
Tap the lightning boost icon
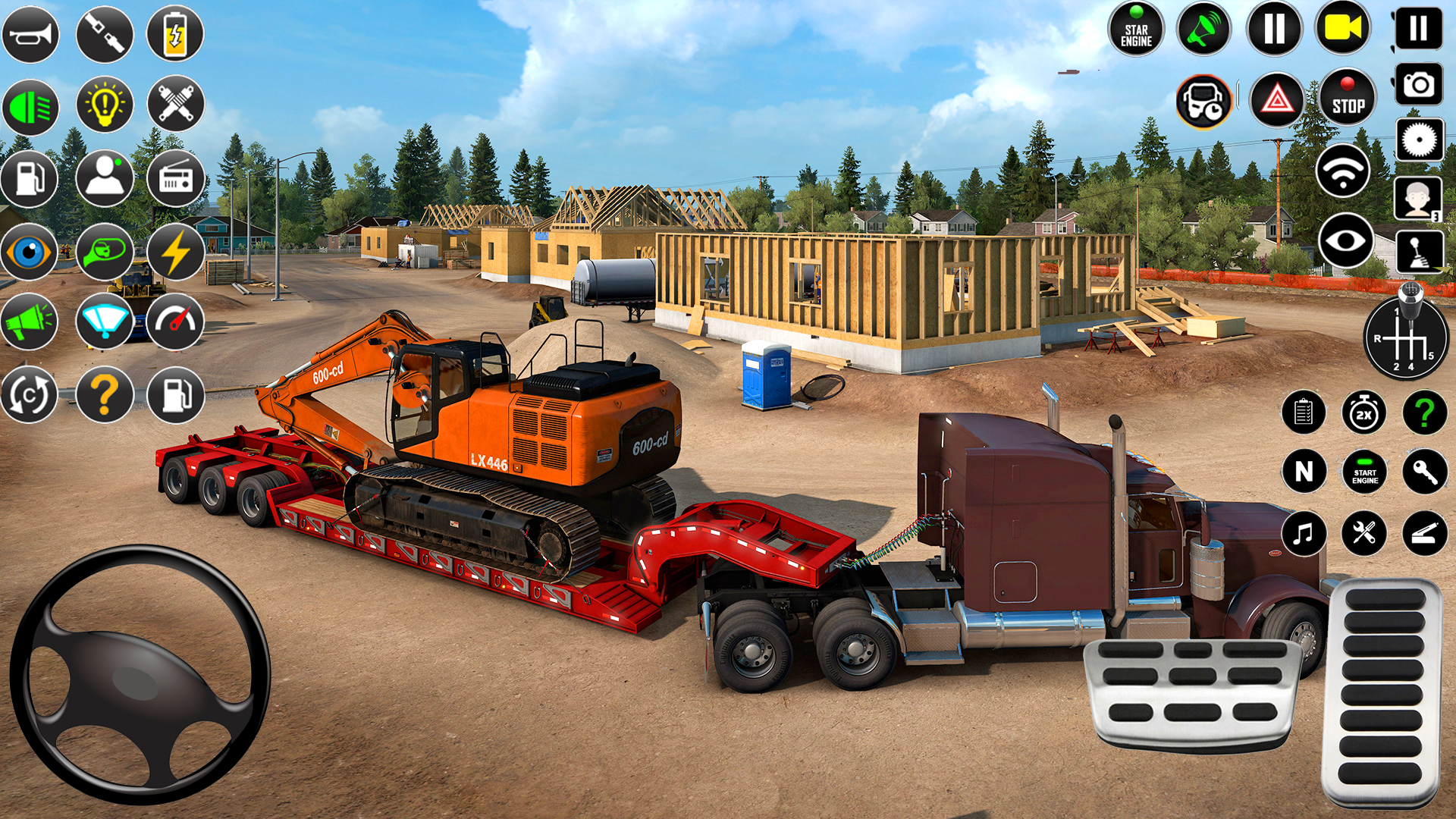coord(176,251)
